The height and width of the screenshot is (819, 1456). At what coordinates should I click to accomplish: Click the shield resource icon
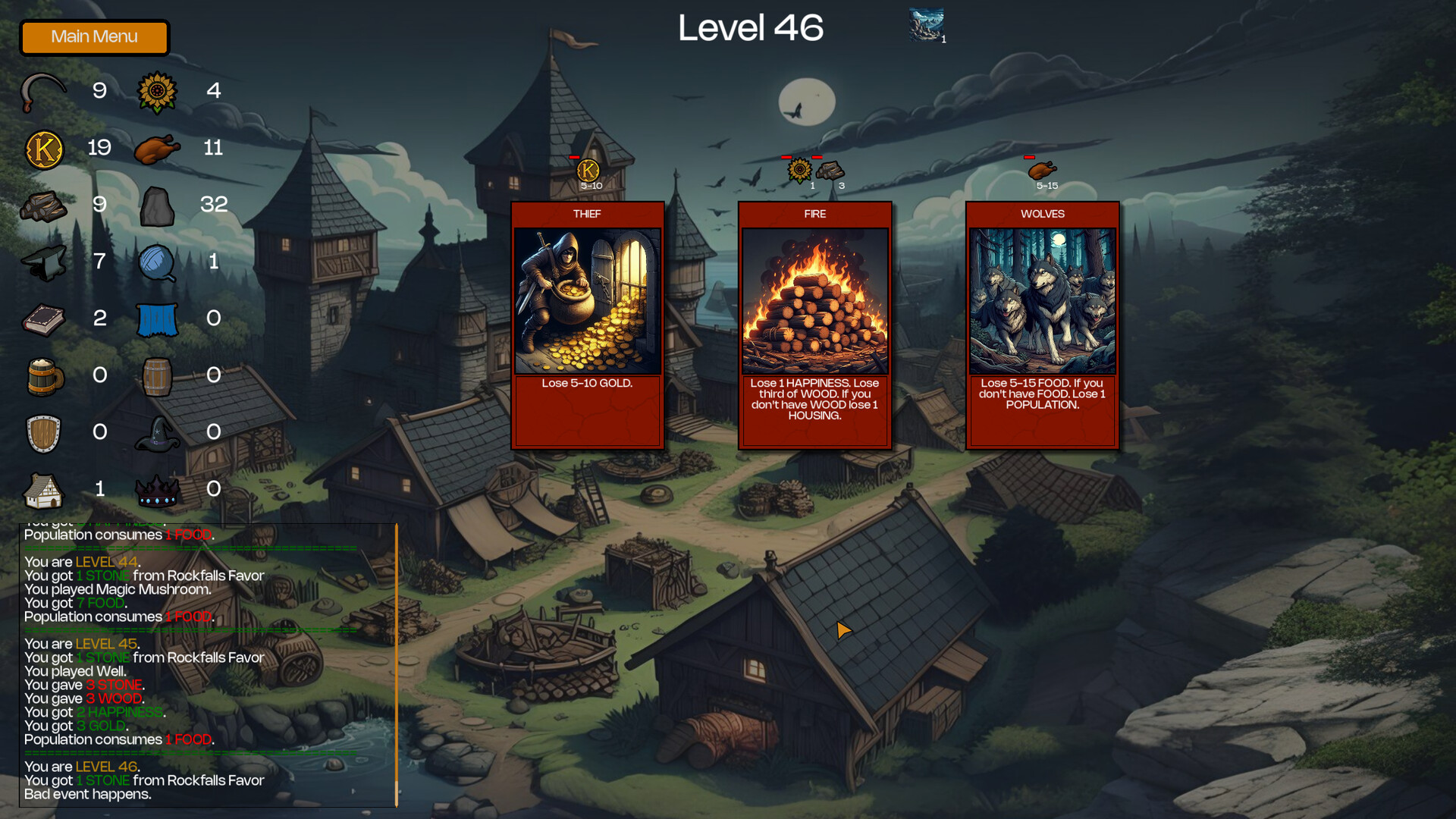tap(43, 432)
